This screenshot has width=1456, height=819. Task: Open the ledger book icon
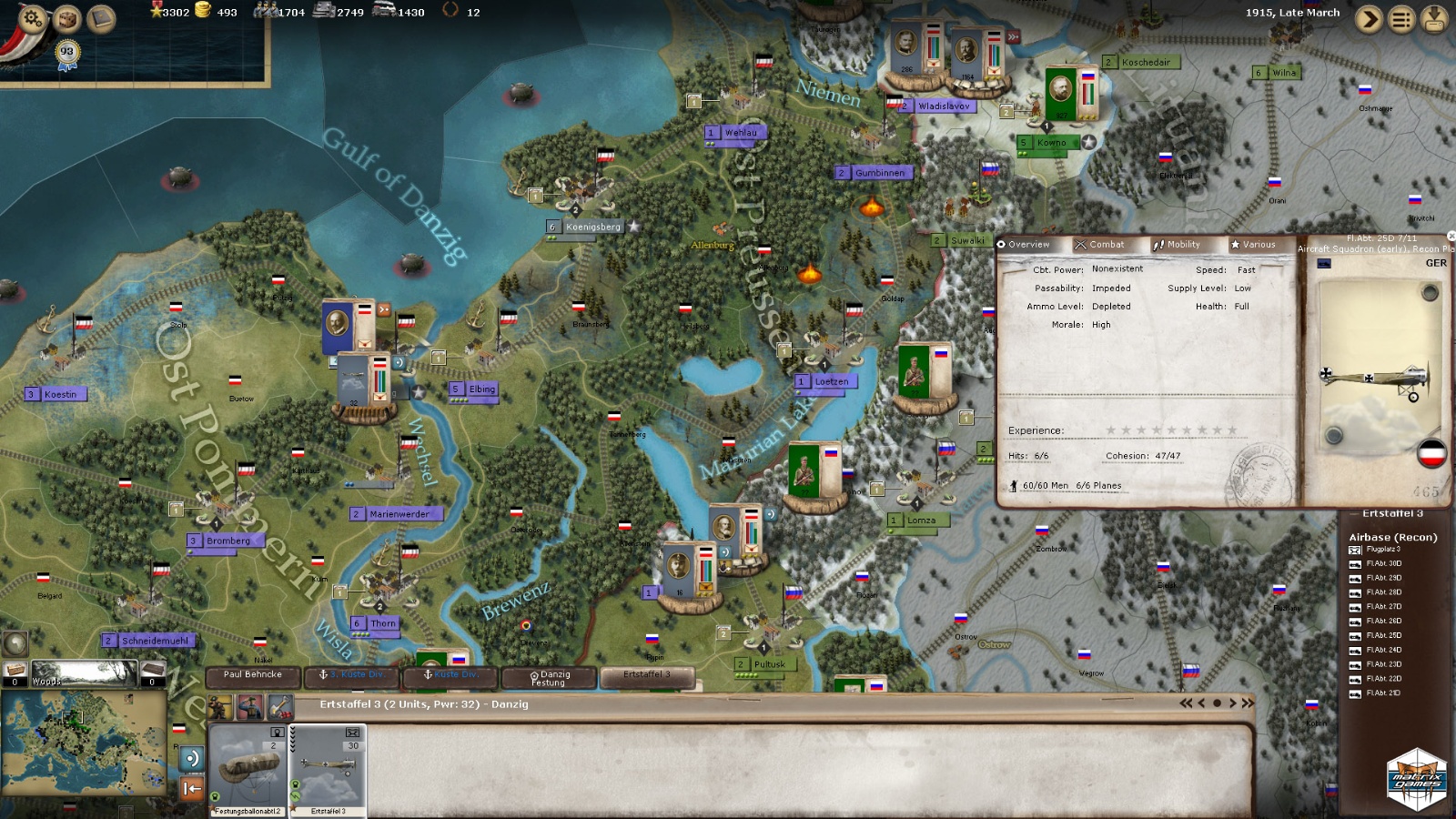tap(101, 18)
